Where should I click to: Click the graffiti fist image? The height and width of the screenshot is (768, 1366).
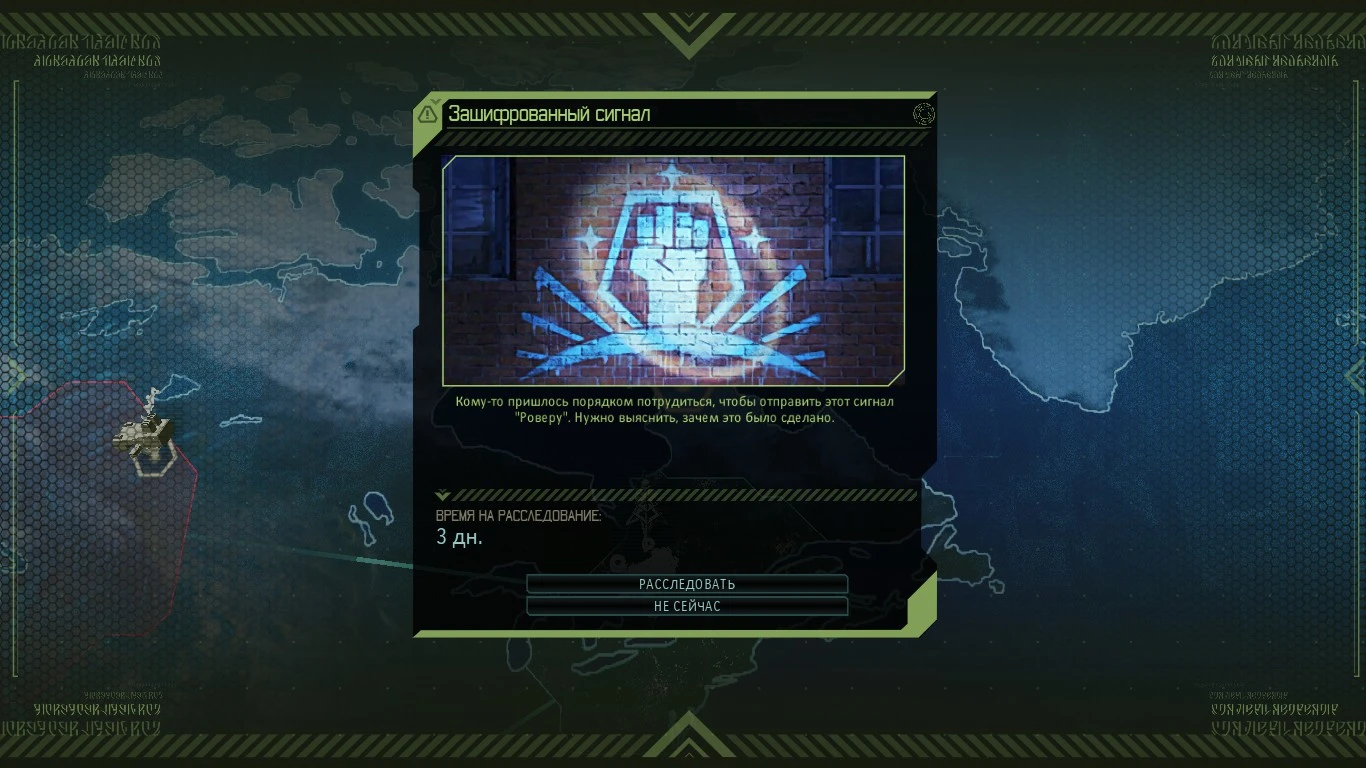(x=674, y=270)
